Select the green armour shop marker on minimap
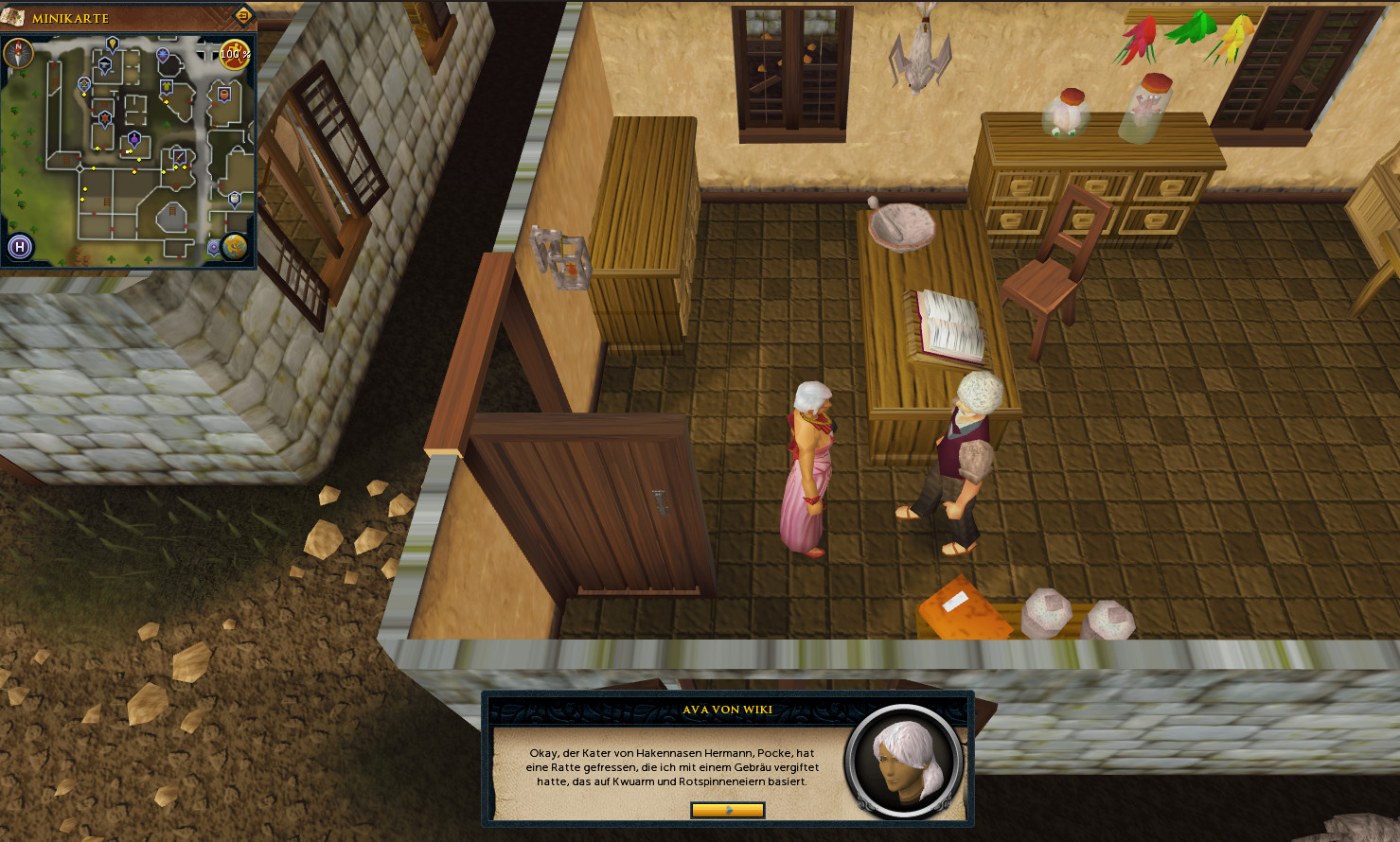Viewport: 1400px width, 842px height. tap(167, 87)
